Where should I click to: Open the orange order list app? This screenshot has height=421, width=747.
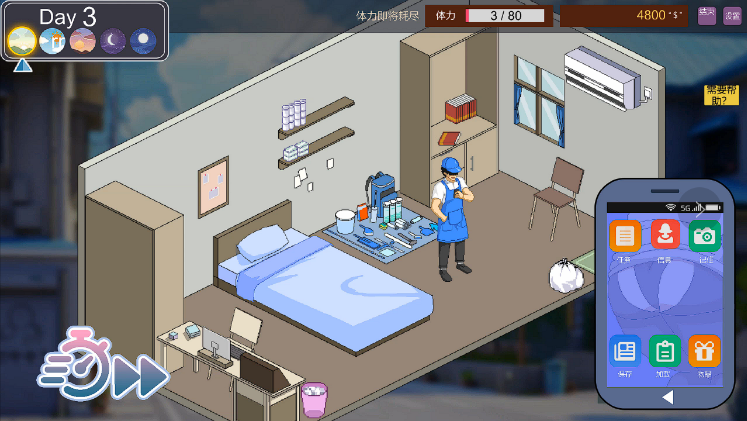(x=625, y=236)
